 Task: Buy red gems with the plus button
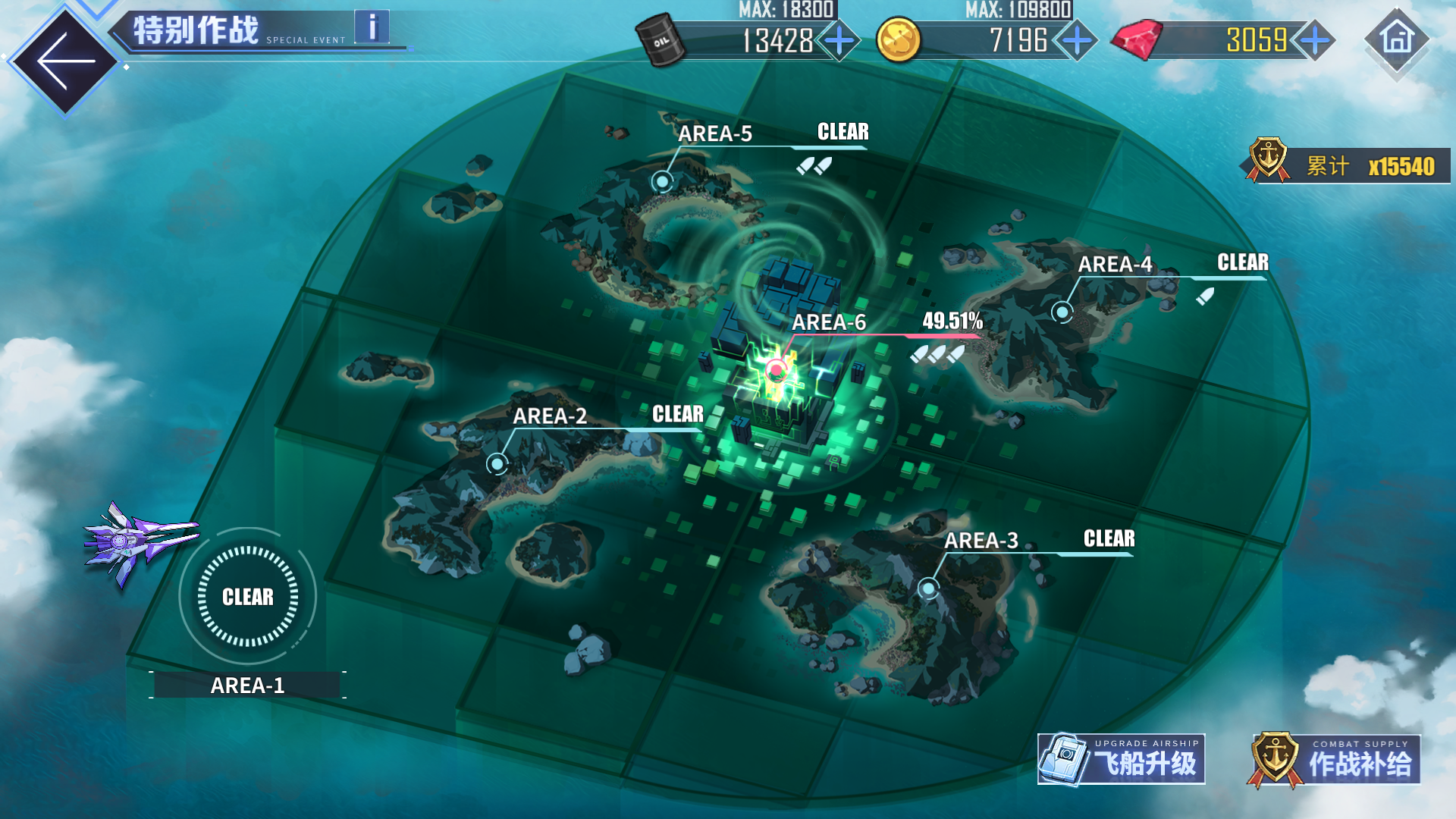[1315, 40]
